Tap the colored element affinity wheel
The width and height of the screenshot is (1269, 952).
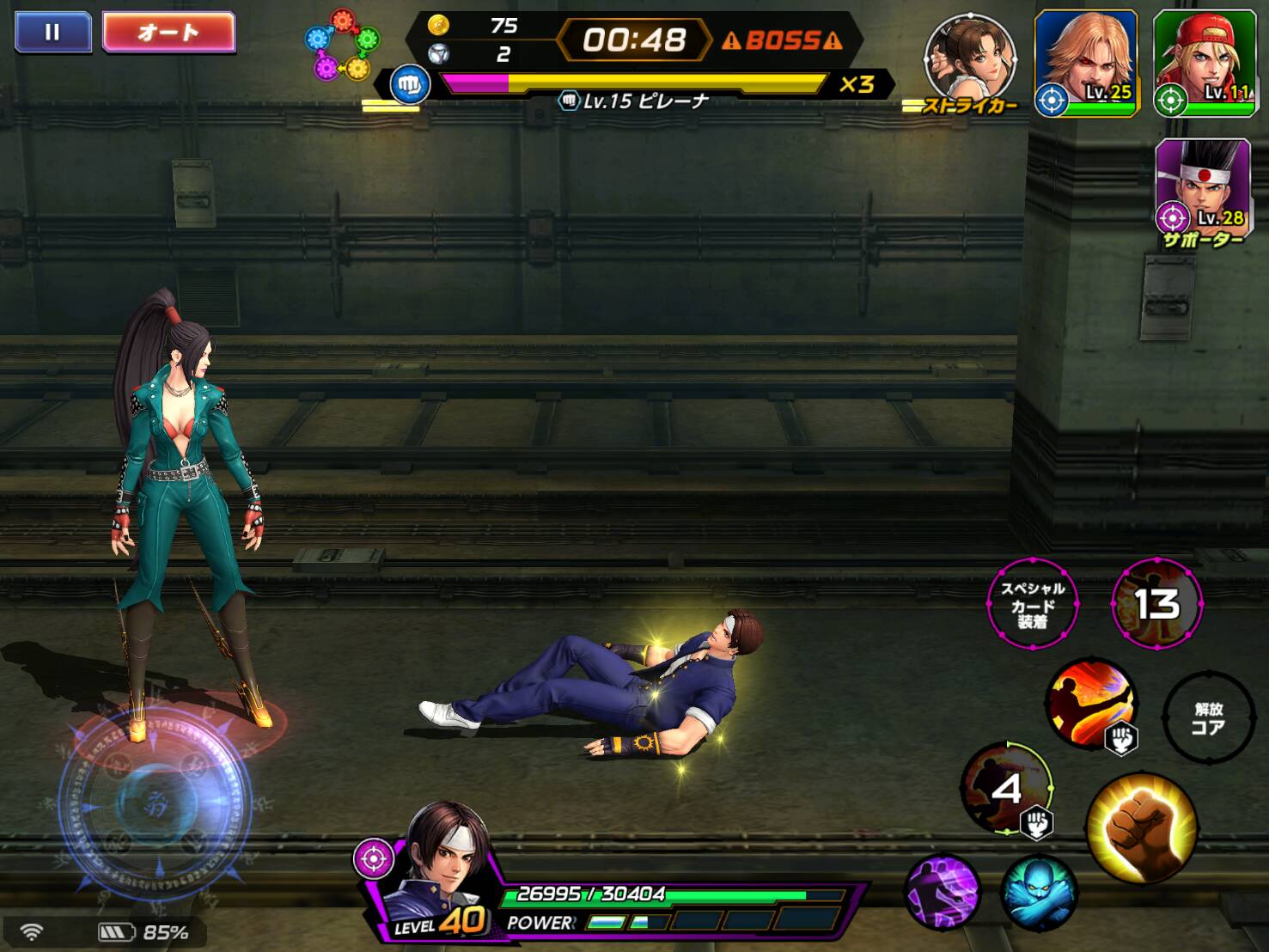pyautogui.click(x=342, y=45)
